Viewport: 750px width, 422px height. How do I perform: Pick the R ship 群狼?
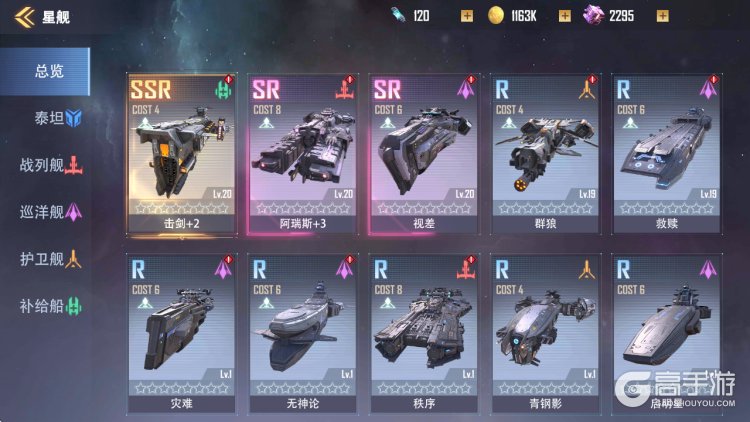[547, 150]
